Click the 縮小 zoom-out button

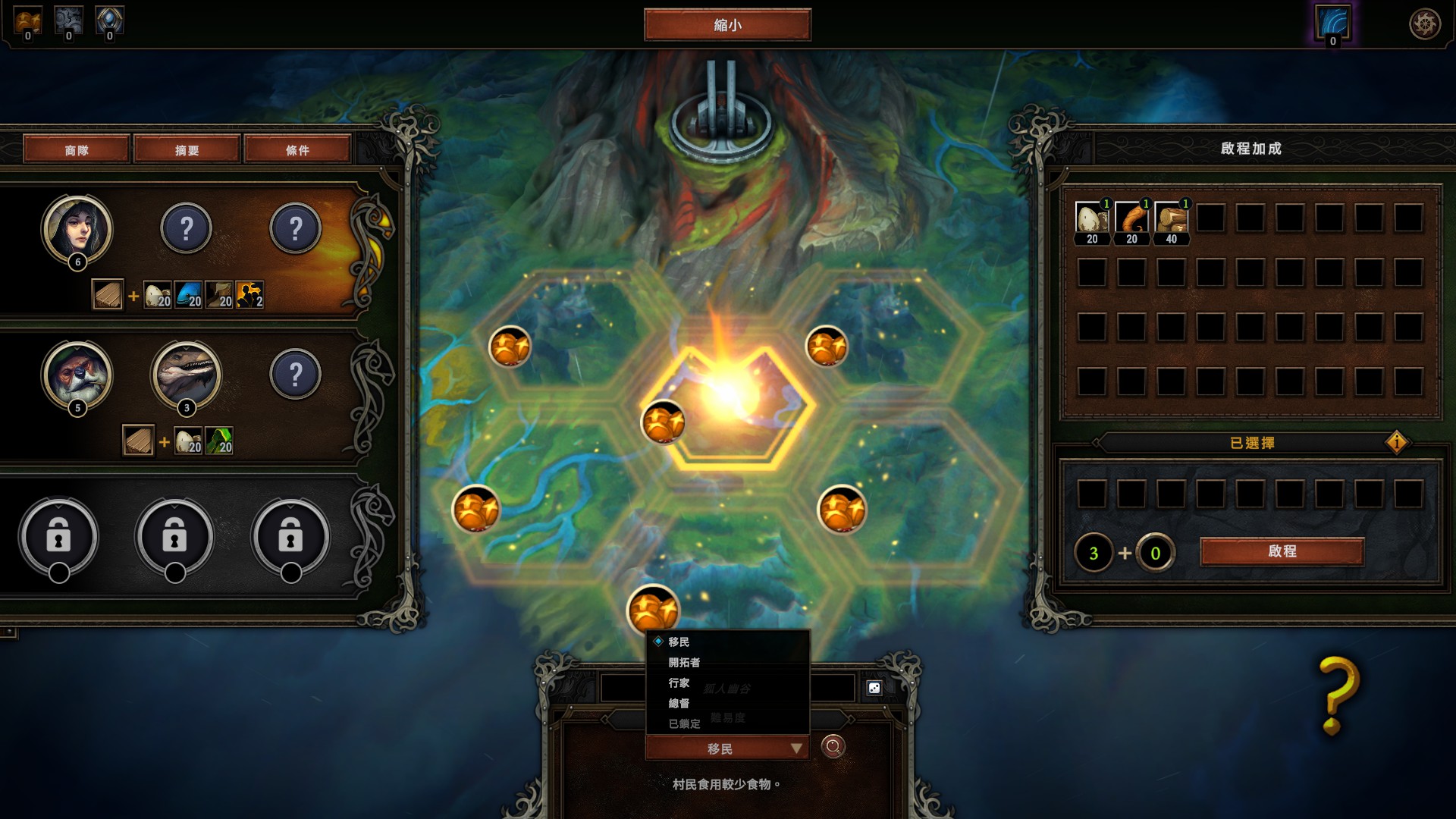[727, 25]
